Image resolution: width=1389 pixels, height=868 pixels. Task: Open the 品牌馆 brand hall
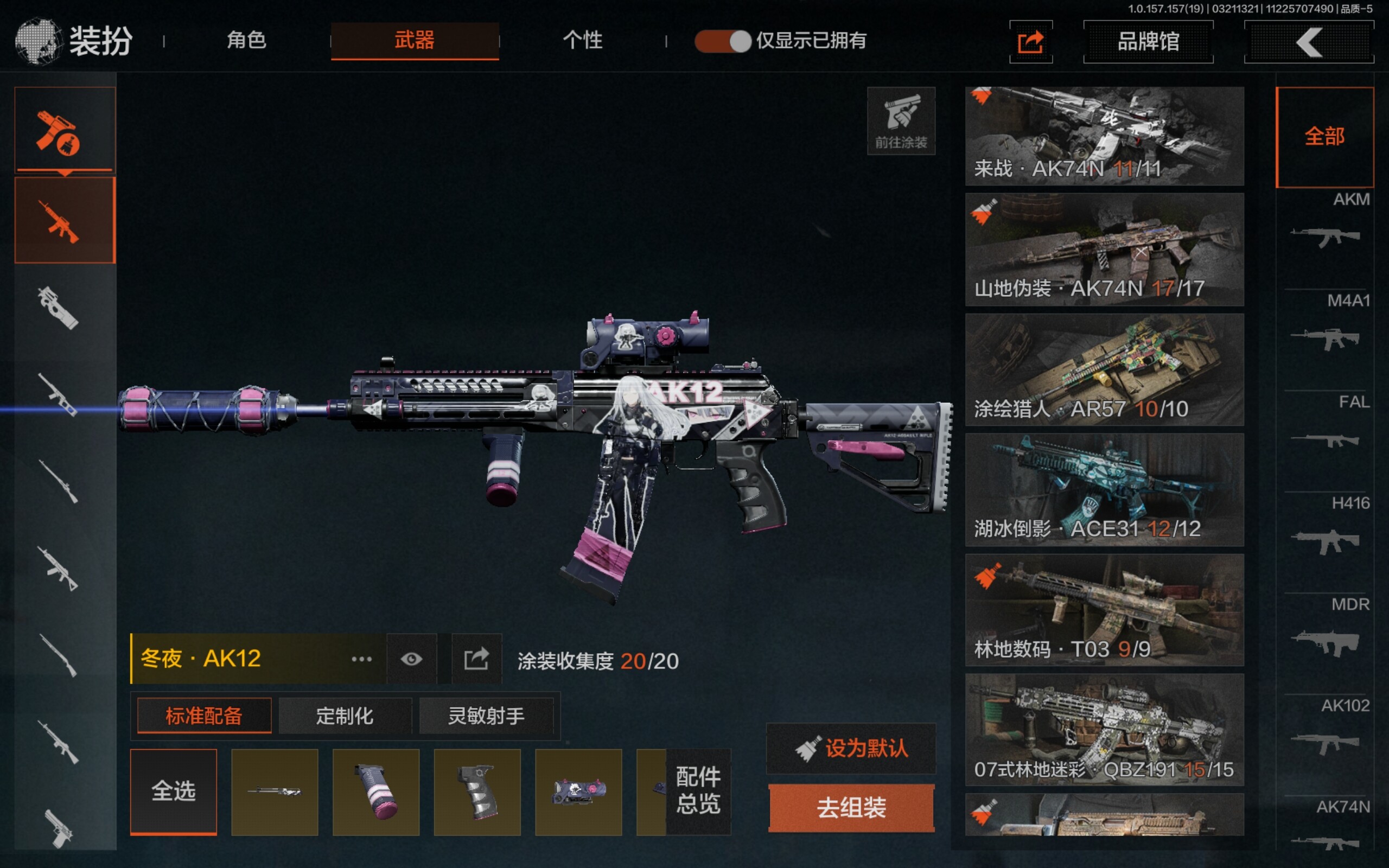click(1148, 41)
